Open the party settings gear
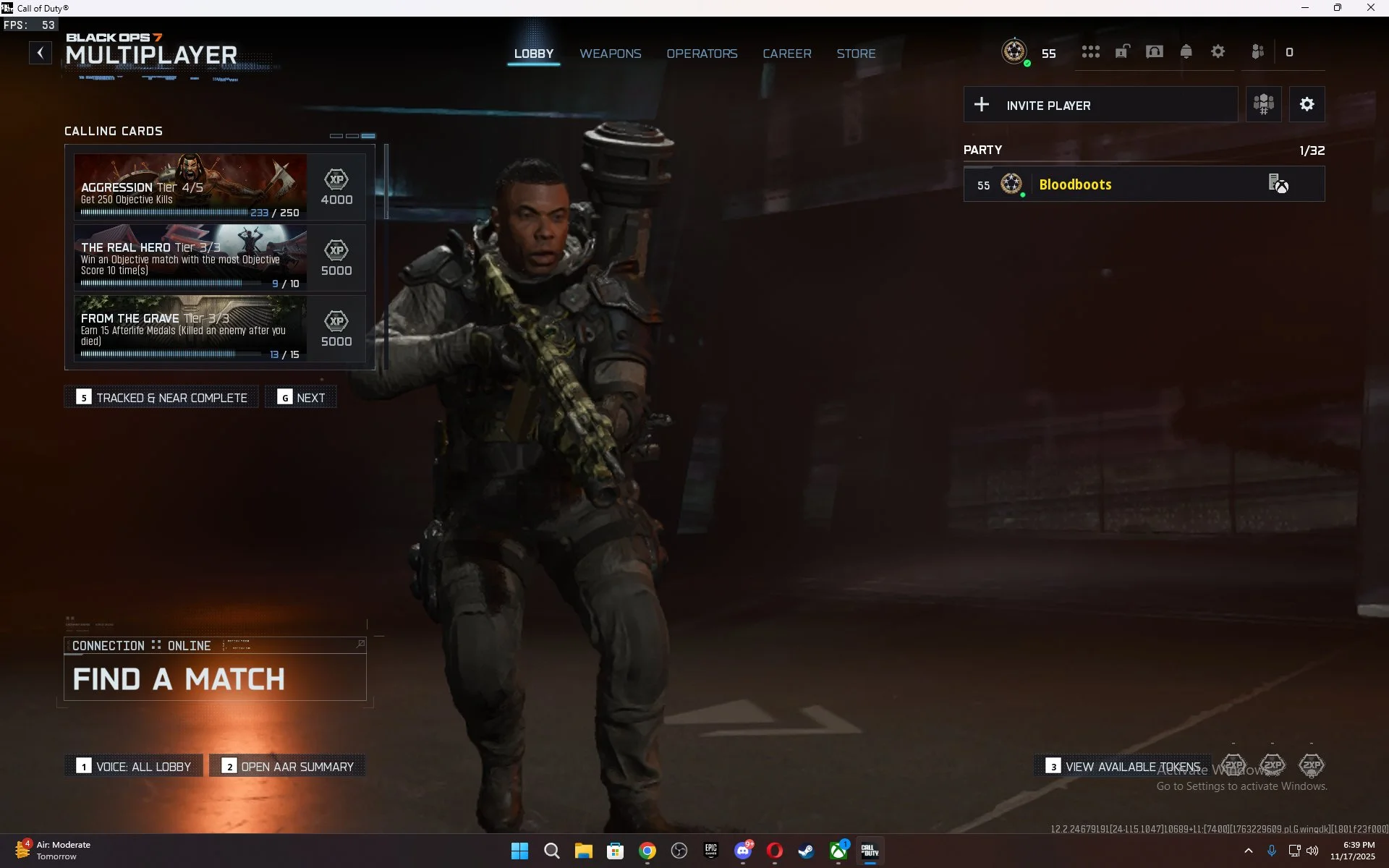1389x868 pixels. coord(1307,103)
